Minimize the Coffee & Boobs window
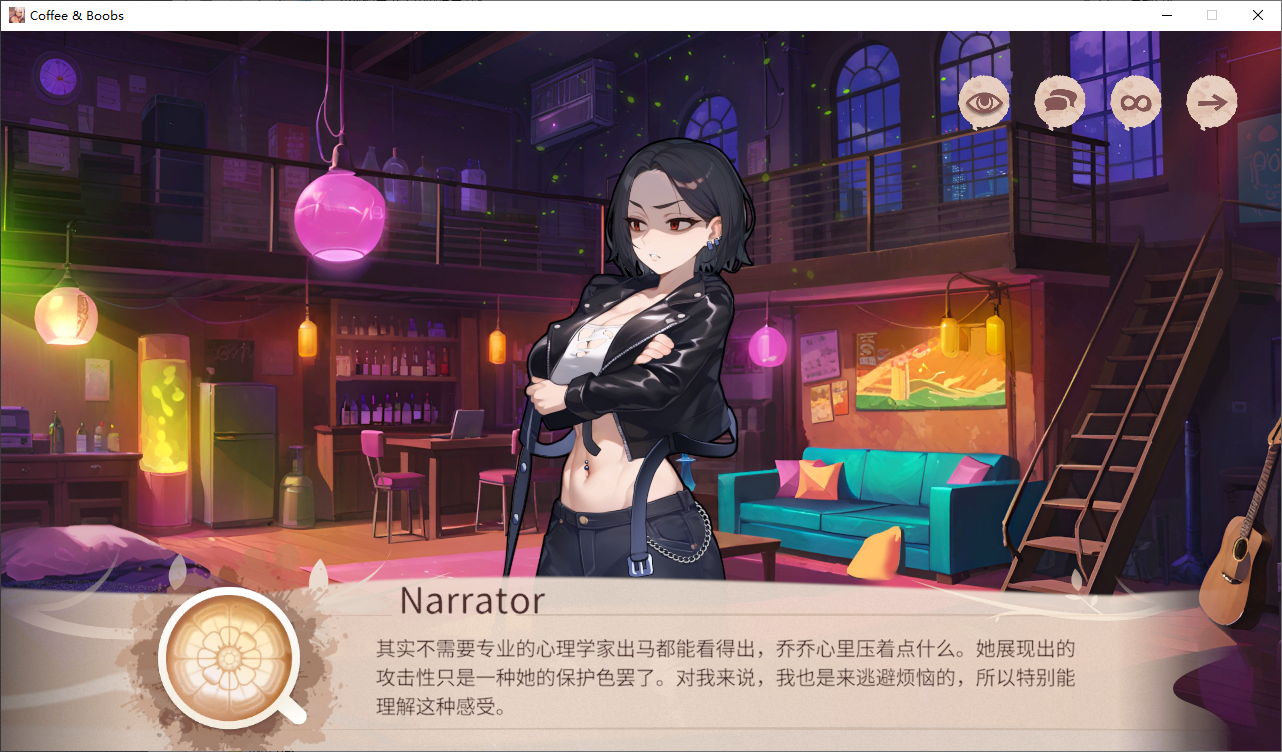Image resolution: width=1282 pixels, height=752 pixels. (x=1167, y=15)
